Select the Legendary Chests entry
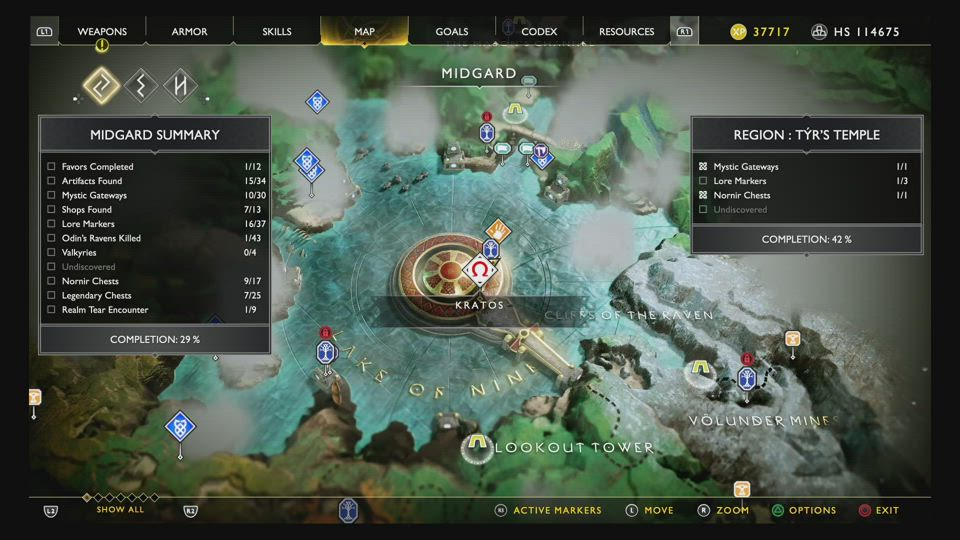Viewport: 960px width, 540px height. coord(52,296)
